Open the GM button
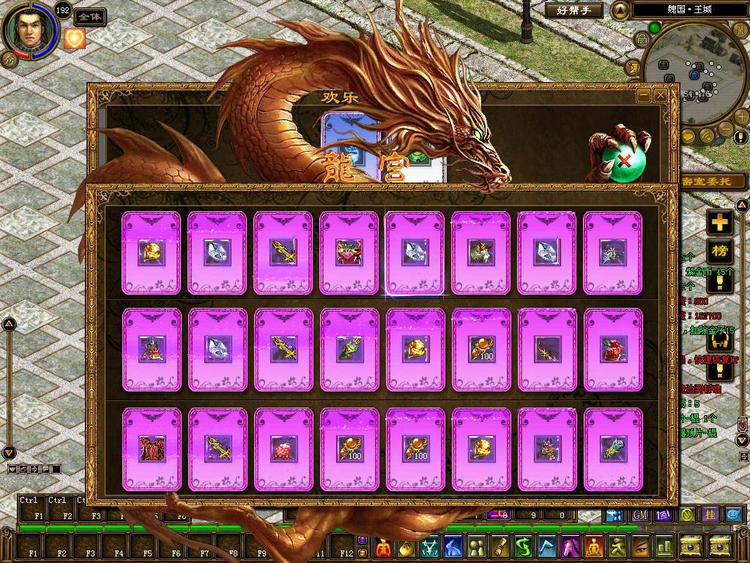 pyautogui.click(x=641, y=514)
